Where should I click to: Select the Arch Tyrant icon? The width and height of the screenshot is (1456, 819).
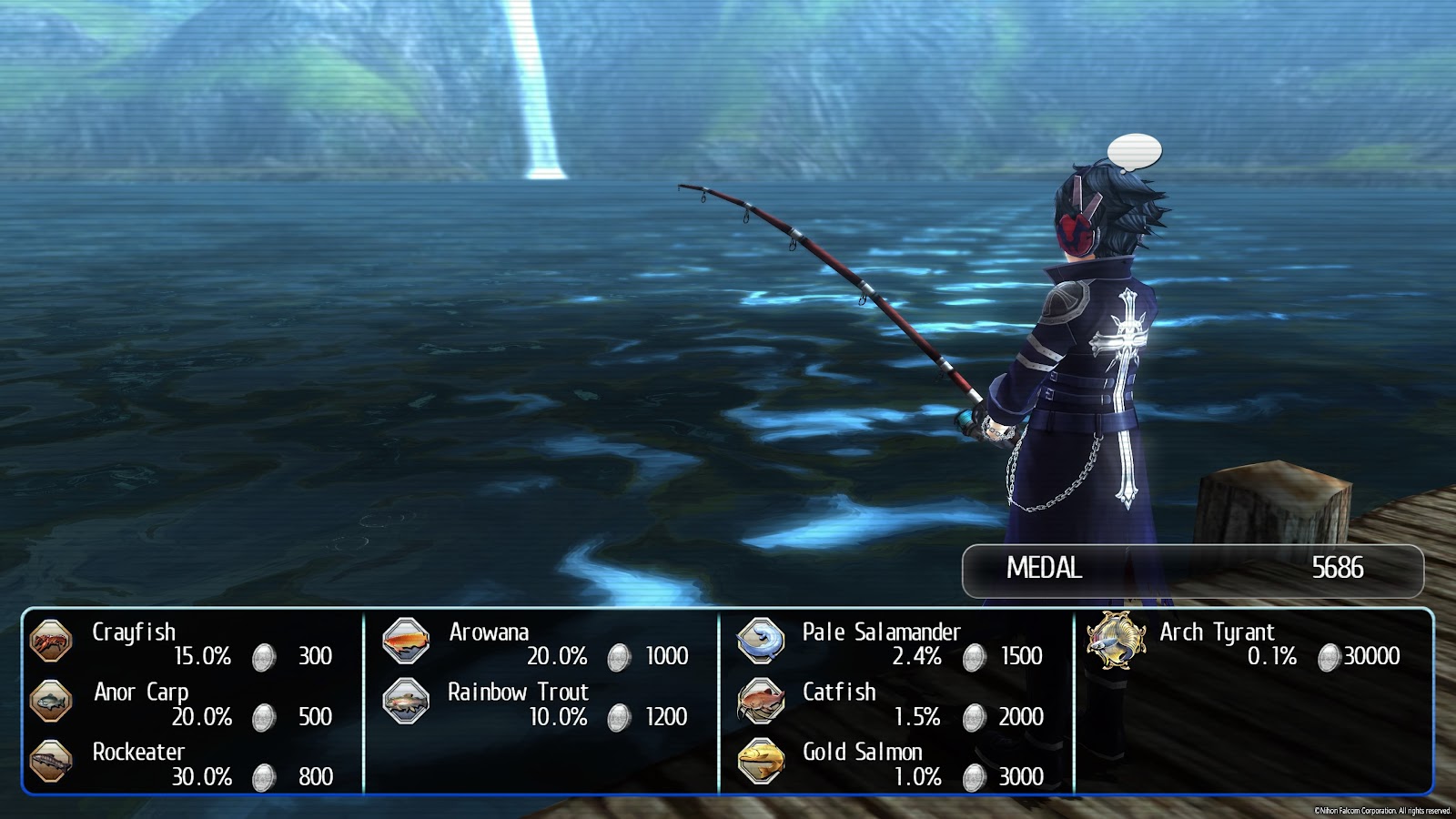pos(1116,640)
